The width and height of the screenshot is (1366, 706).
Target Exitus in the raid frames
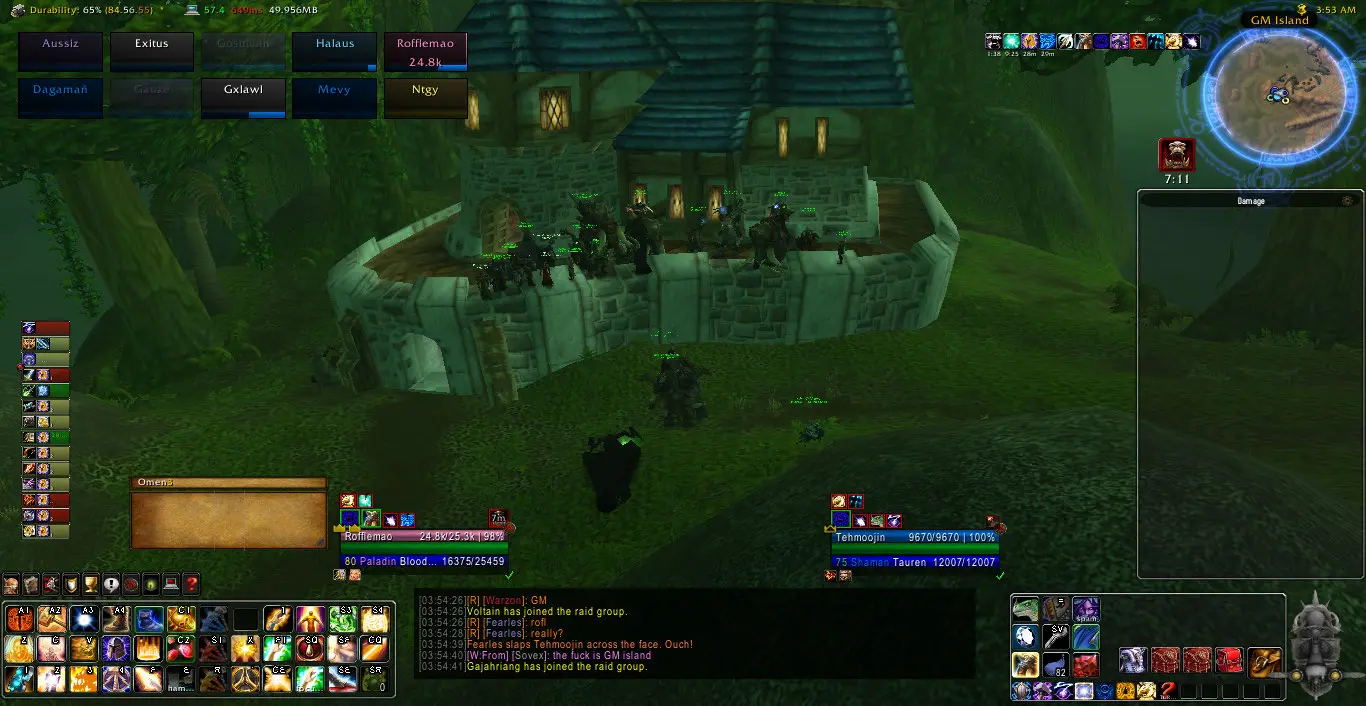point(152,52)
